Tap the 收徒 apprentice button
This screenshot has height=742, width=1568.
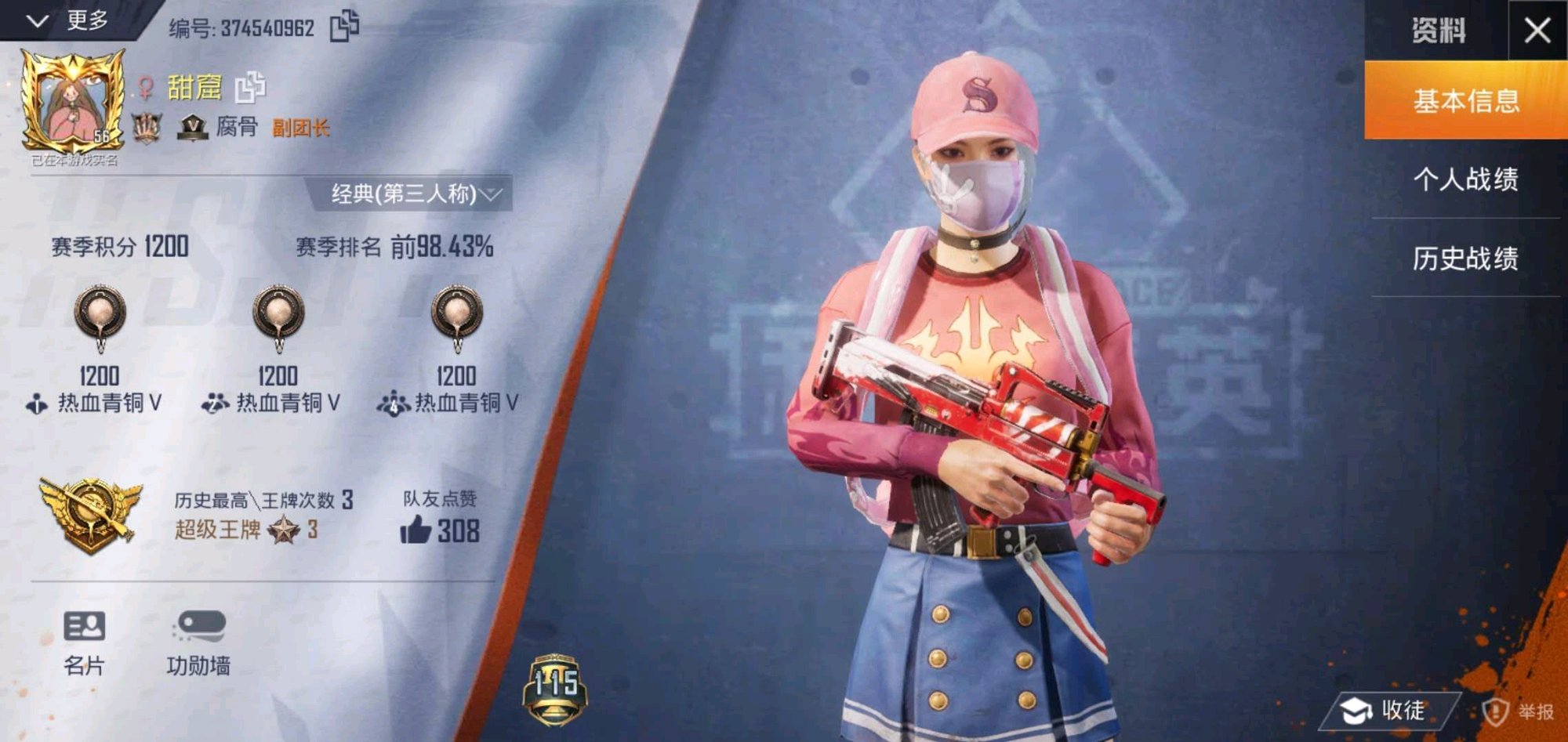coord(1386,710)
